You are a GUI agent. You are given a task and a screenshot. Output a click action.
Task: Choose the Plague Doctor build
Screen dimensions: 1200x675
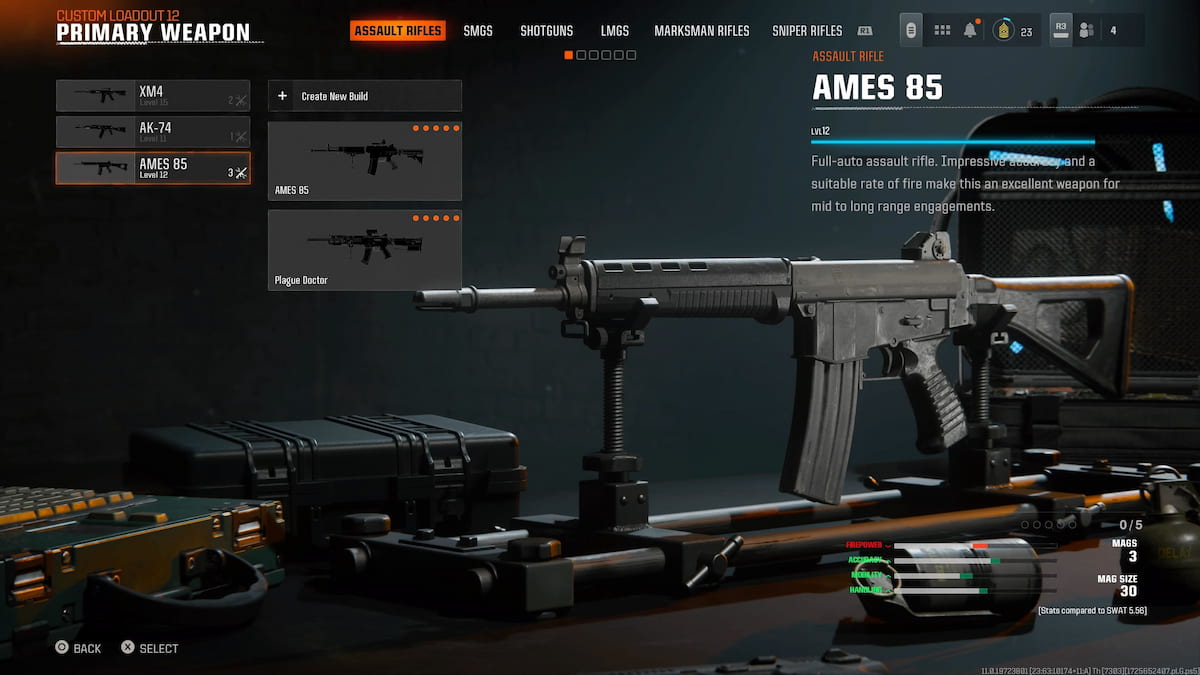pyautogui.click(x=365, y=250)
